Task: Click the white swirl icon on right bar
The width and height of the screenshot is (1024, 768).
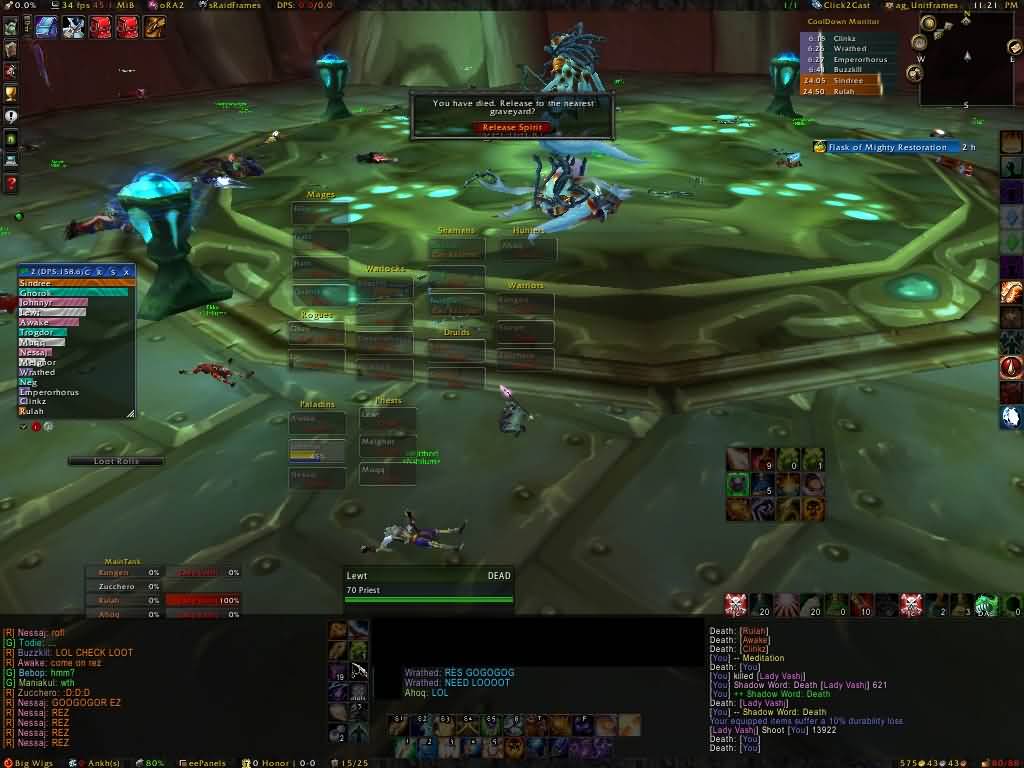Action: coord(1011,417)
